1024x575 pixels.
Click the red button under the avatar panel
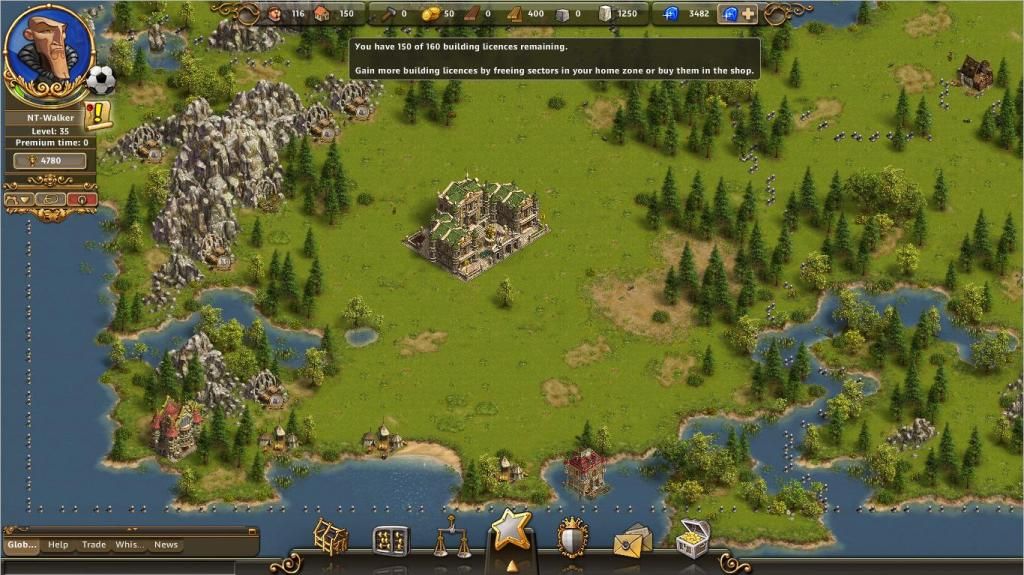[83, 199]
